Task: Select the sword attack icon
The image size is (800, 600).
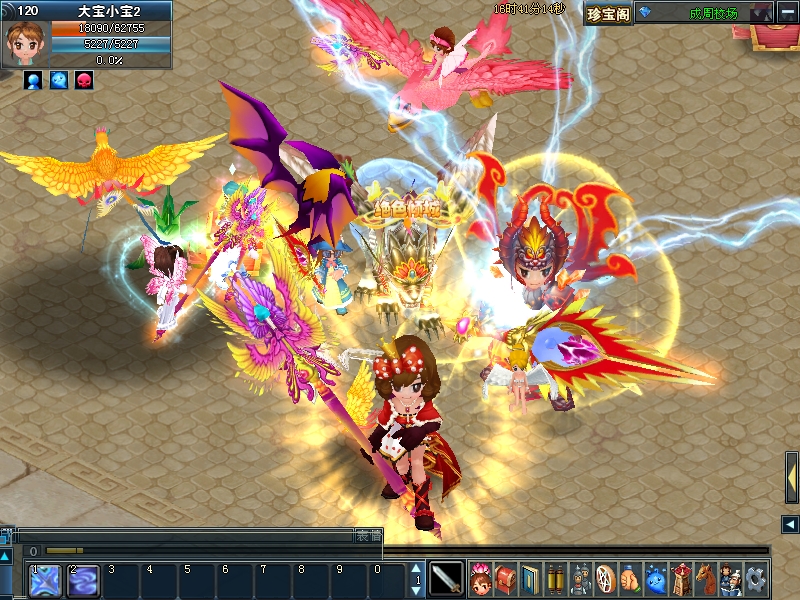Action: tap(447, 578)
